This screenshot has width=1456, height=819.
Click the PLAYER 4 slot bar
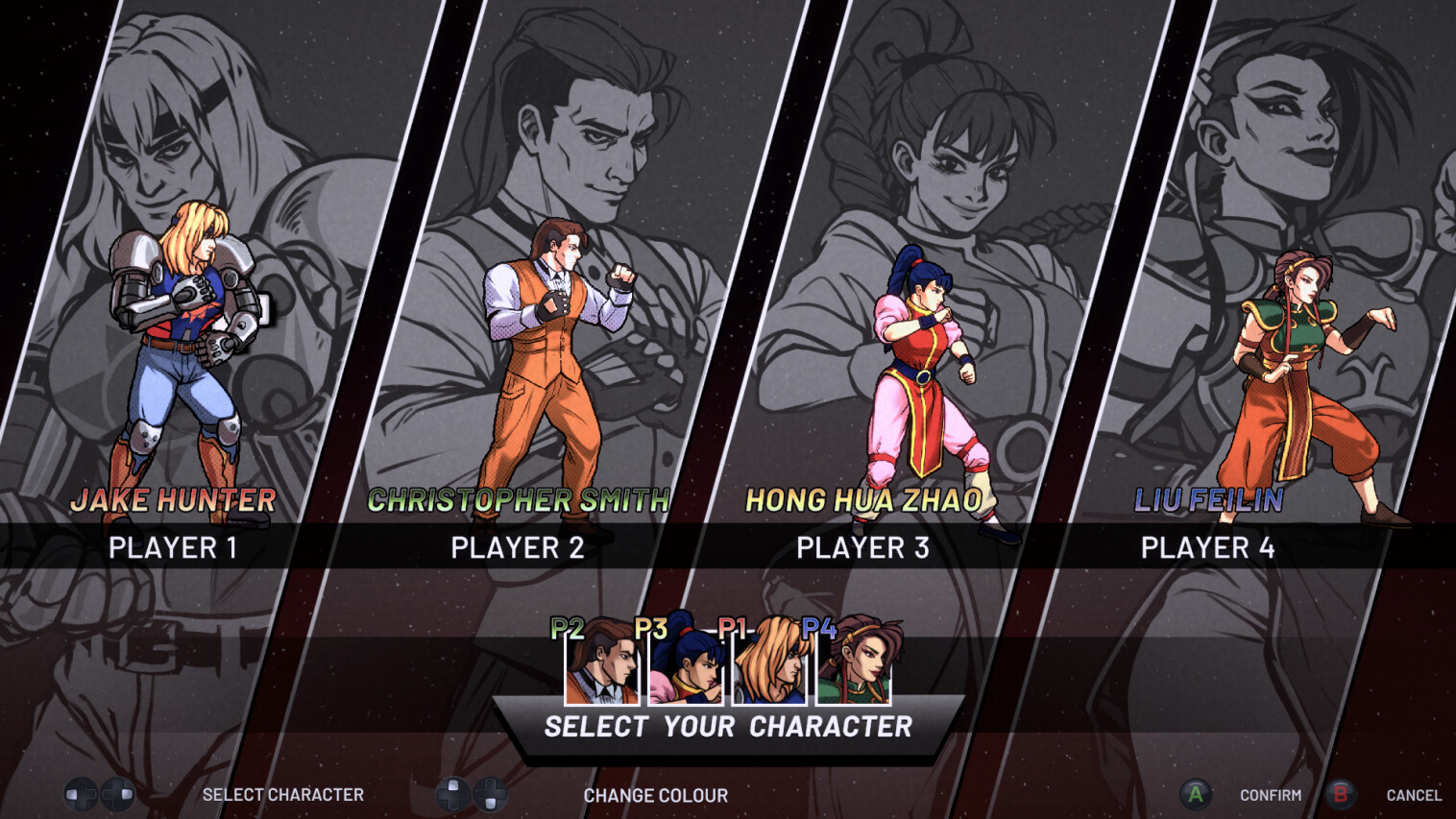1208,547
